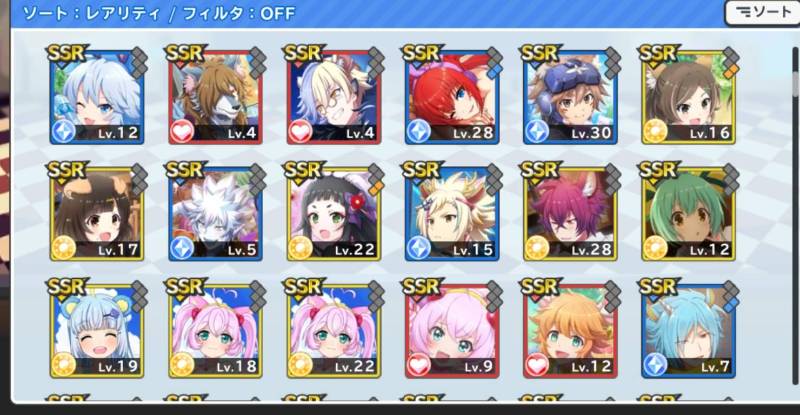800x415 pixels.
Task: Select the Lv.12 white-haired winking girl card
Action: [x=97, y=97]
